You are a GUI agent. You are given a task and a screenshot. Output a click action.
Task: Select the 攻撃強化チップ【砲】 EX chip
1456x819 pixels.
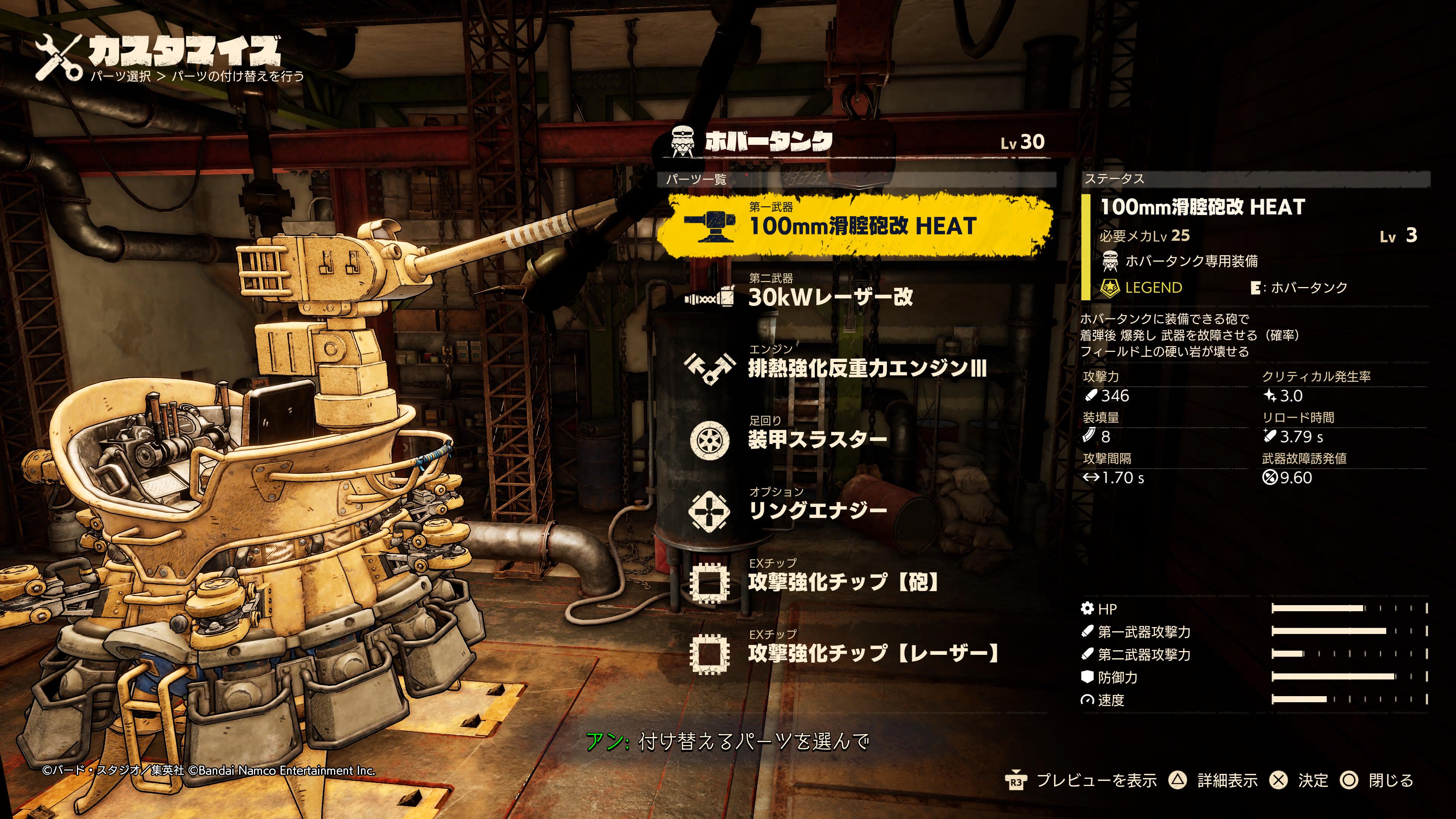coord(842,582)
